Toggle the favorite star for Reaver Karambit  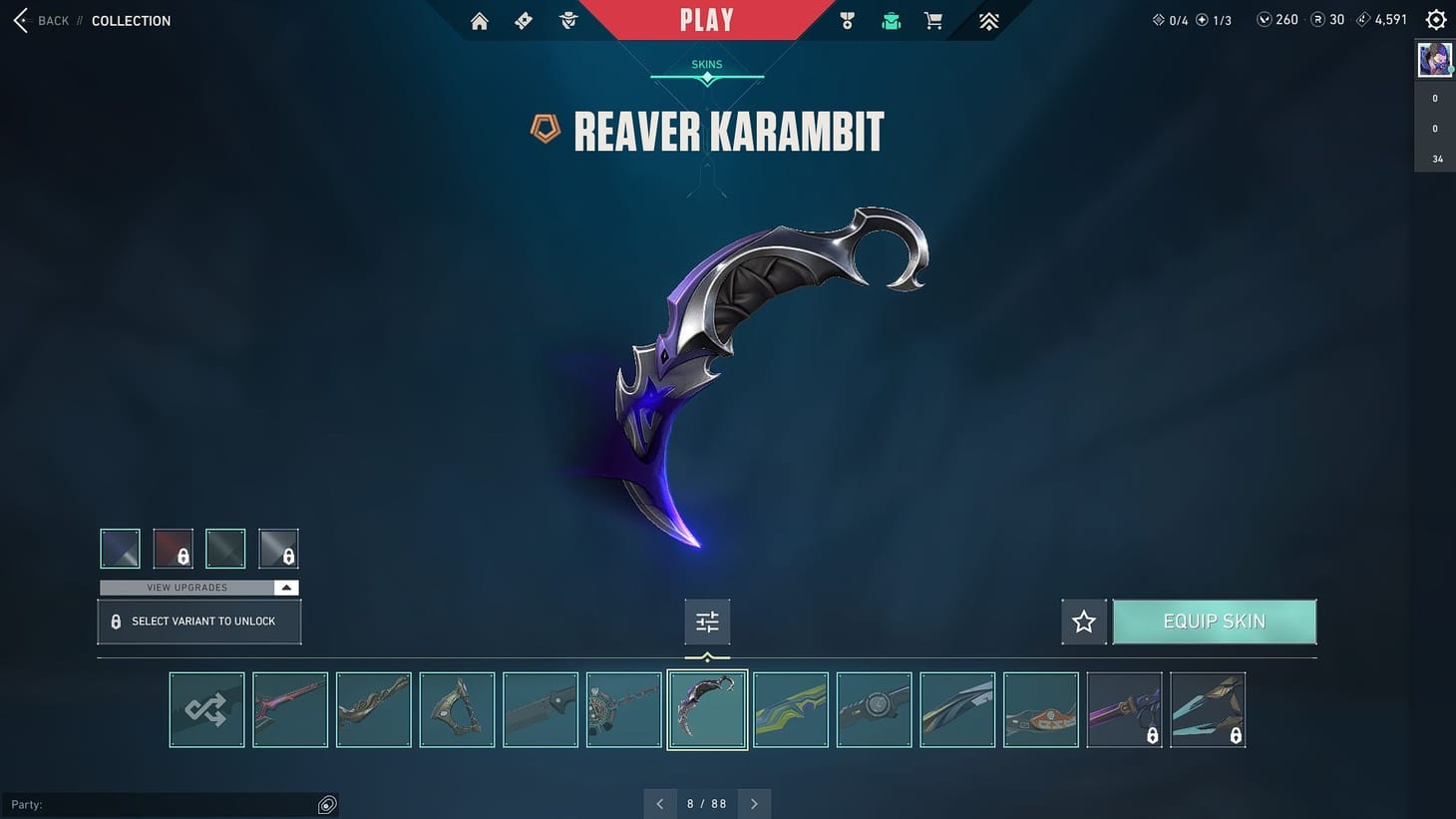[1083, 620]
